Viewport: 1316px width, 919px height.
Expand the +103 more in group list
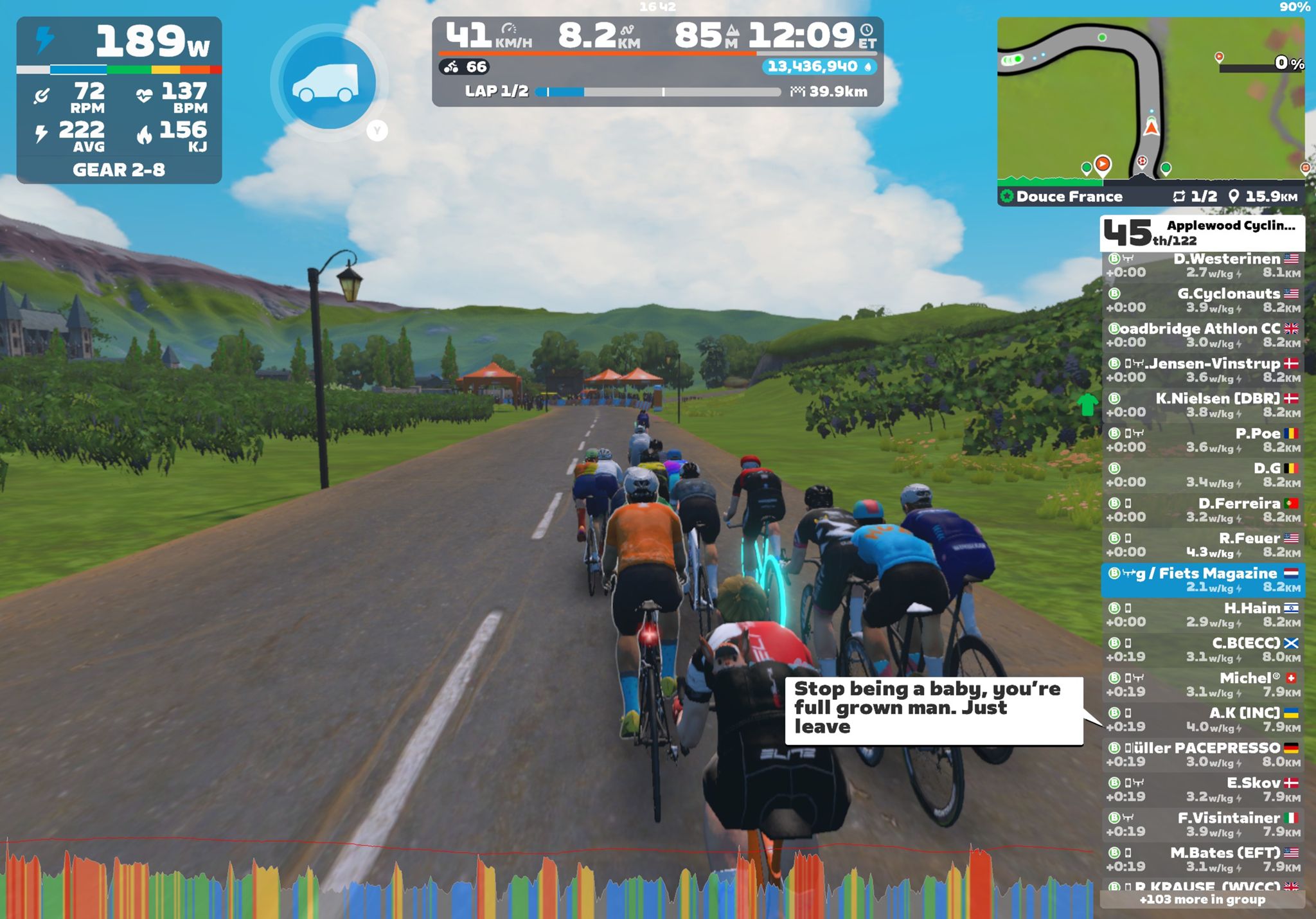(x=1202, y=900)
